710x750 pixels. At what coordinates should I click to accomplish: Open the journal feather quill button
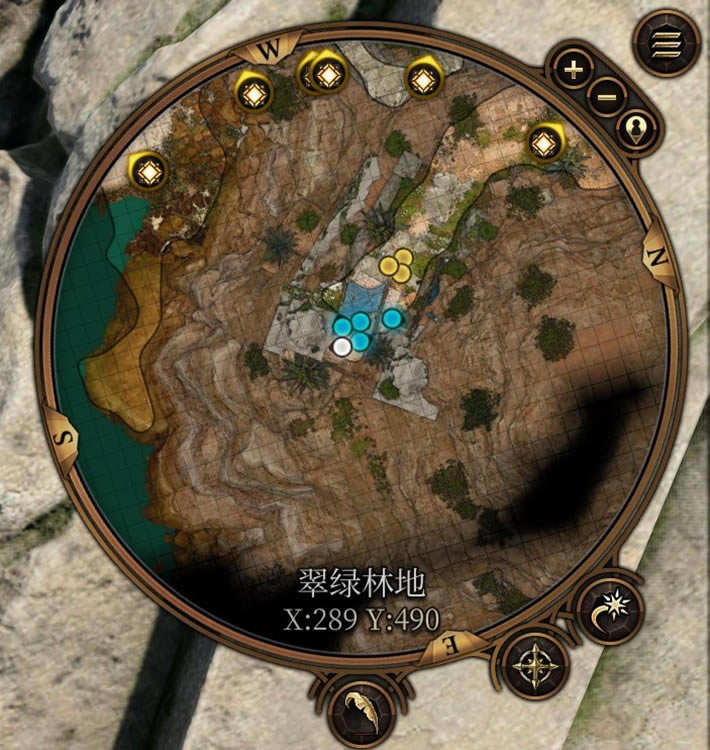pyautogui.click(x=359, y=704)
